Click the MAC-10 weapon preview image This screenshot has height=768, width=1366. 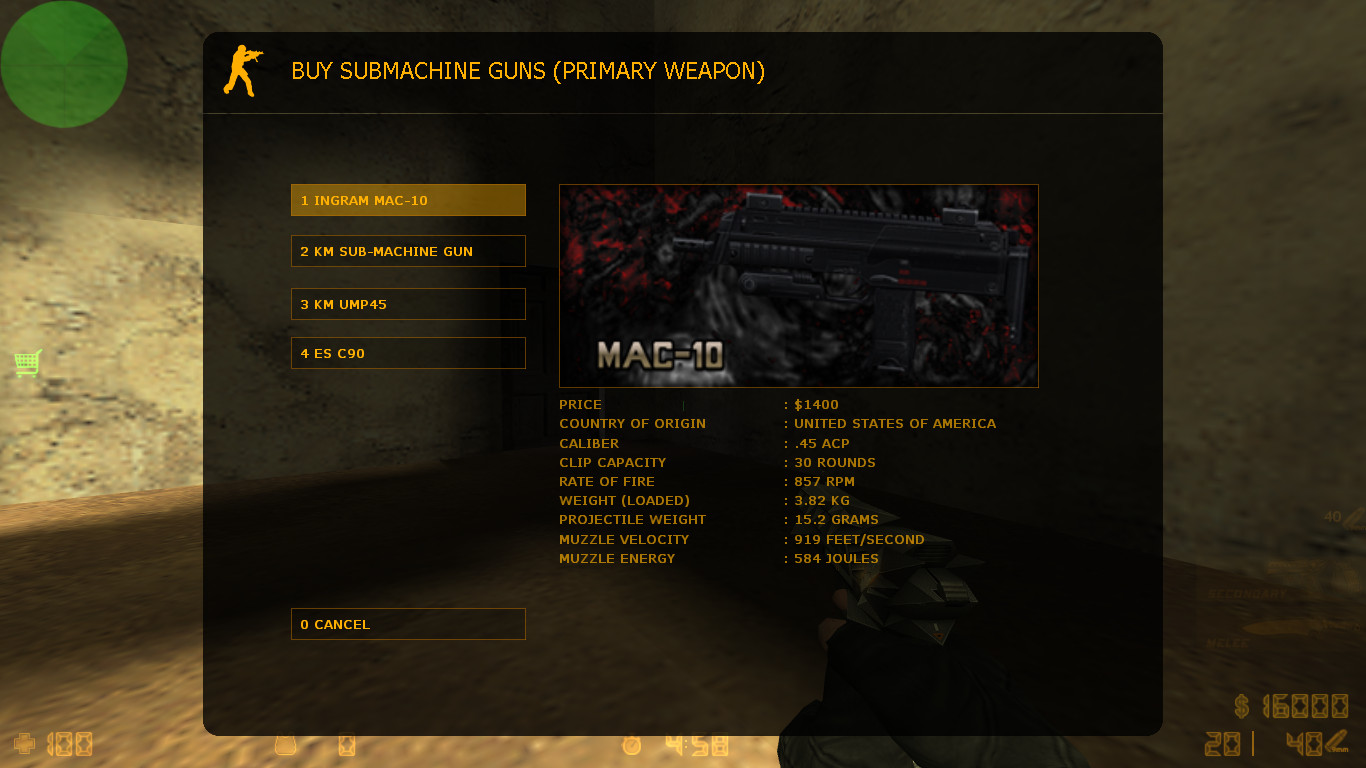tap(798, 285)
